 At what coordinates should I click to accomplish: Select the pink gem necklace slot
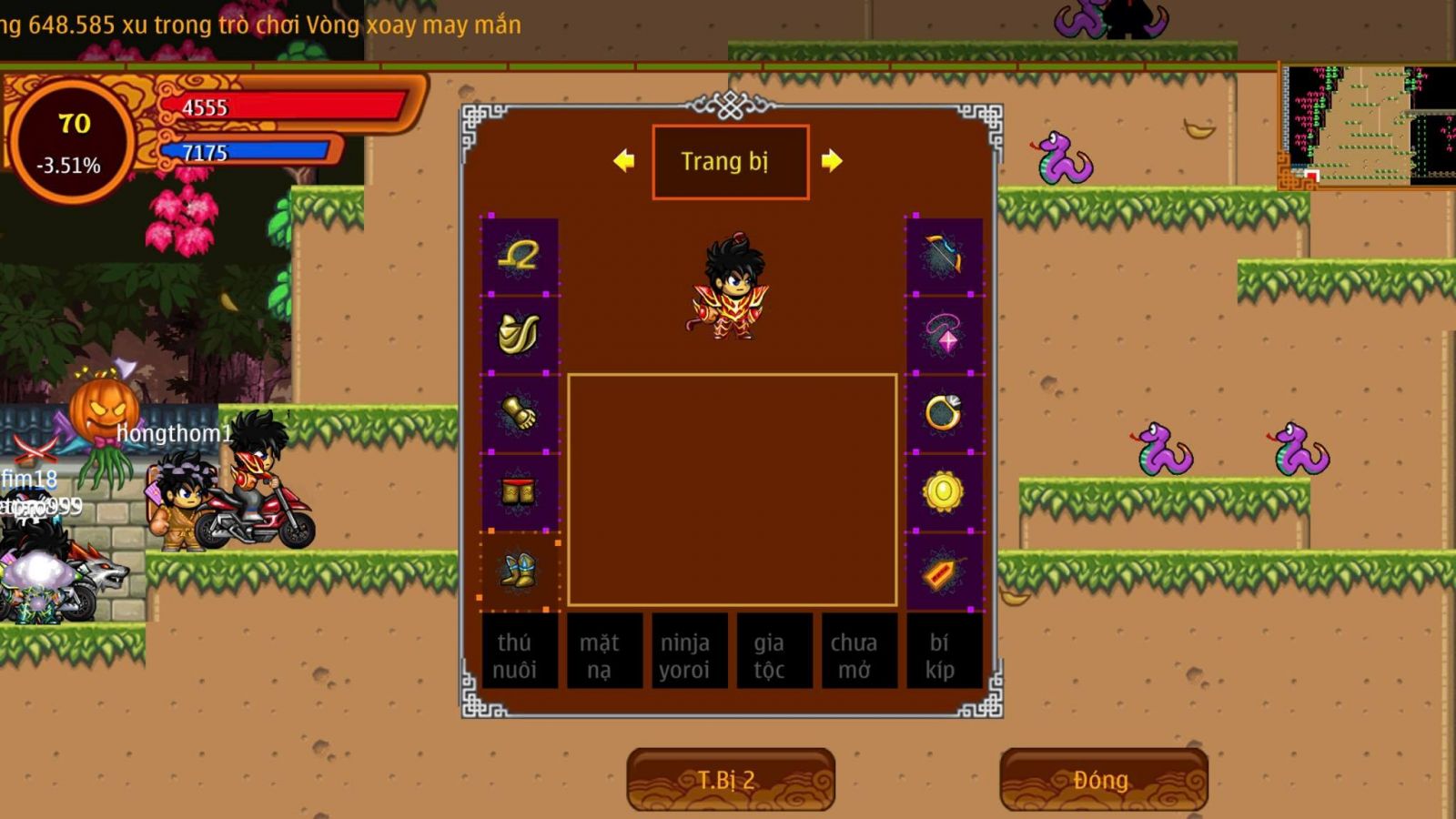(x=944, y=334)
